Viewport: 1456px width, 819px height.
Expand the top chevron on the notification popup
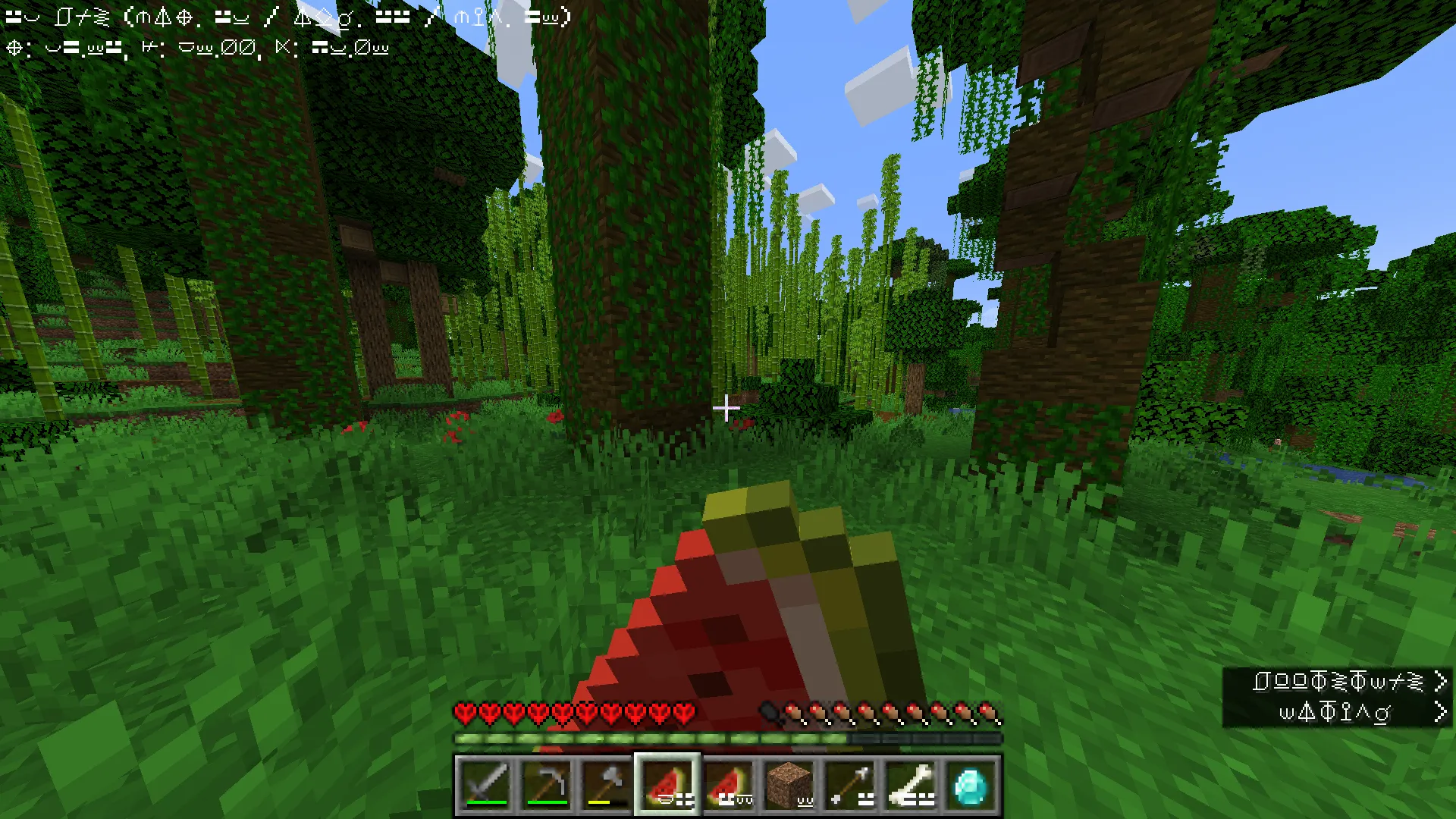(x=1442, y=682)
